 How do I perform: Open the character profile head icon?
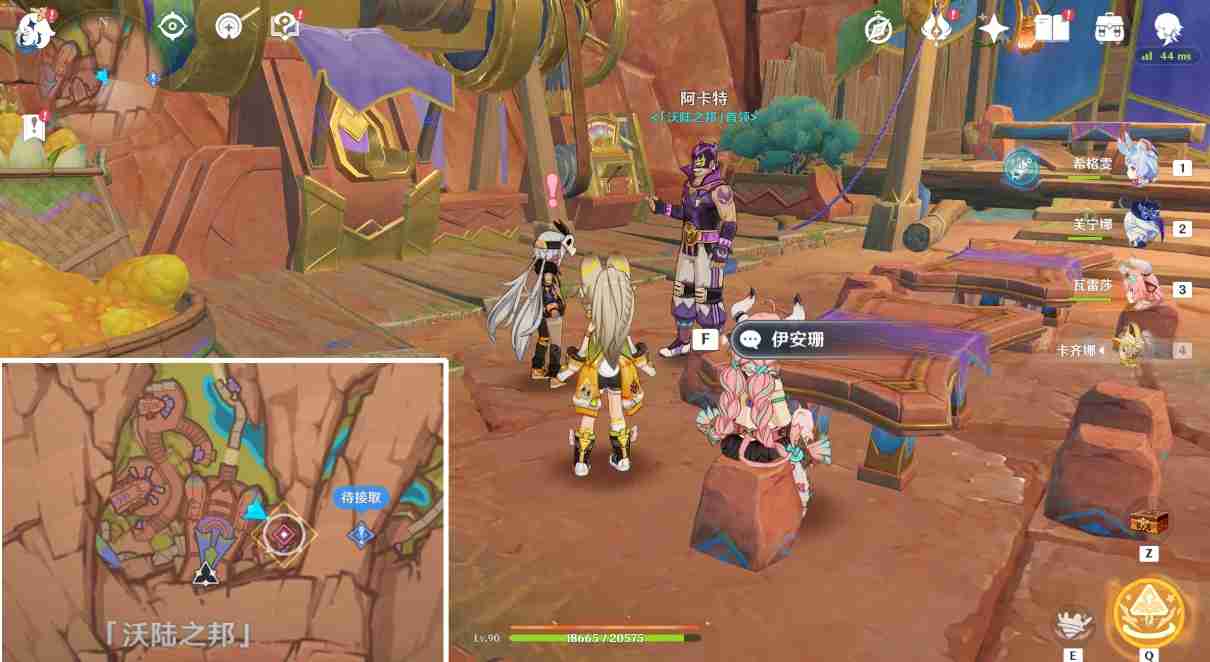1167,28
